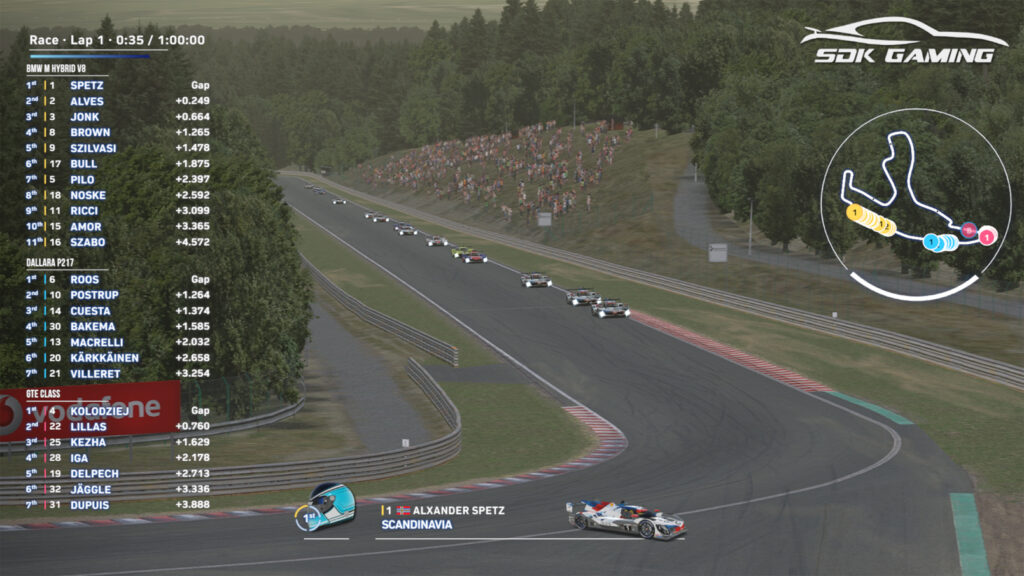1024x576 pixels.
Task: Click Roos, the Dallara P217 class leader
Action: point(85,280)
